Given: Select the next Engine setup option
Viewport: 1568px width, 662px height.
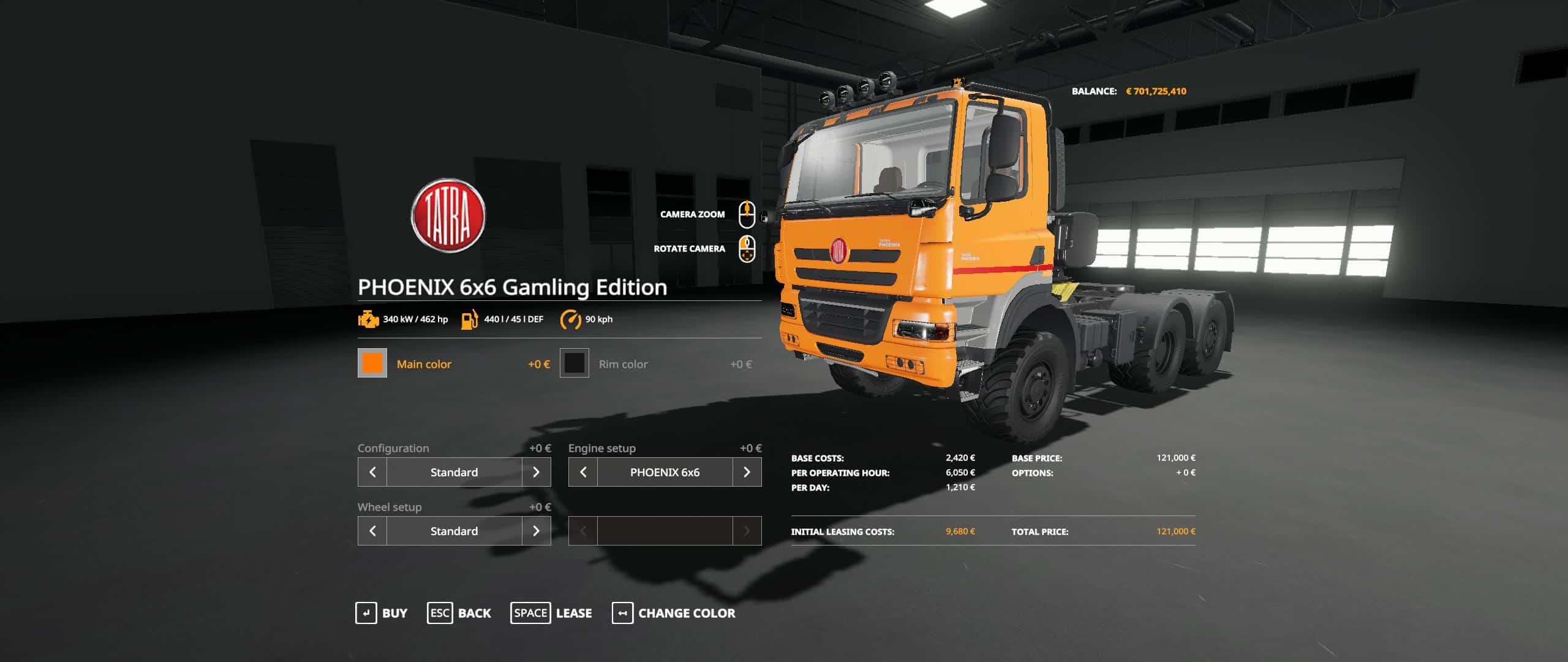Looking at the screenshot, I should pos(747,472).
